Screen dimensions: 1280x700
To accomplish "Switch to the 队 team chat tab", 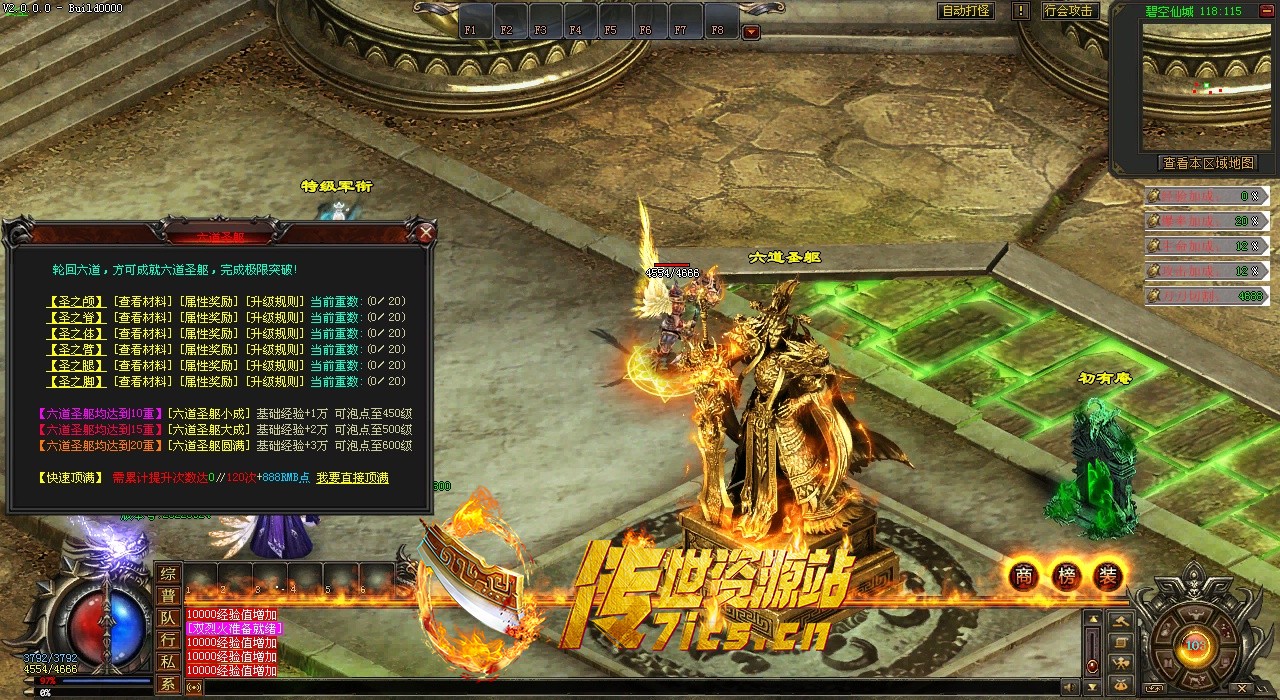I will [x=168, y=618].
